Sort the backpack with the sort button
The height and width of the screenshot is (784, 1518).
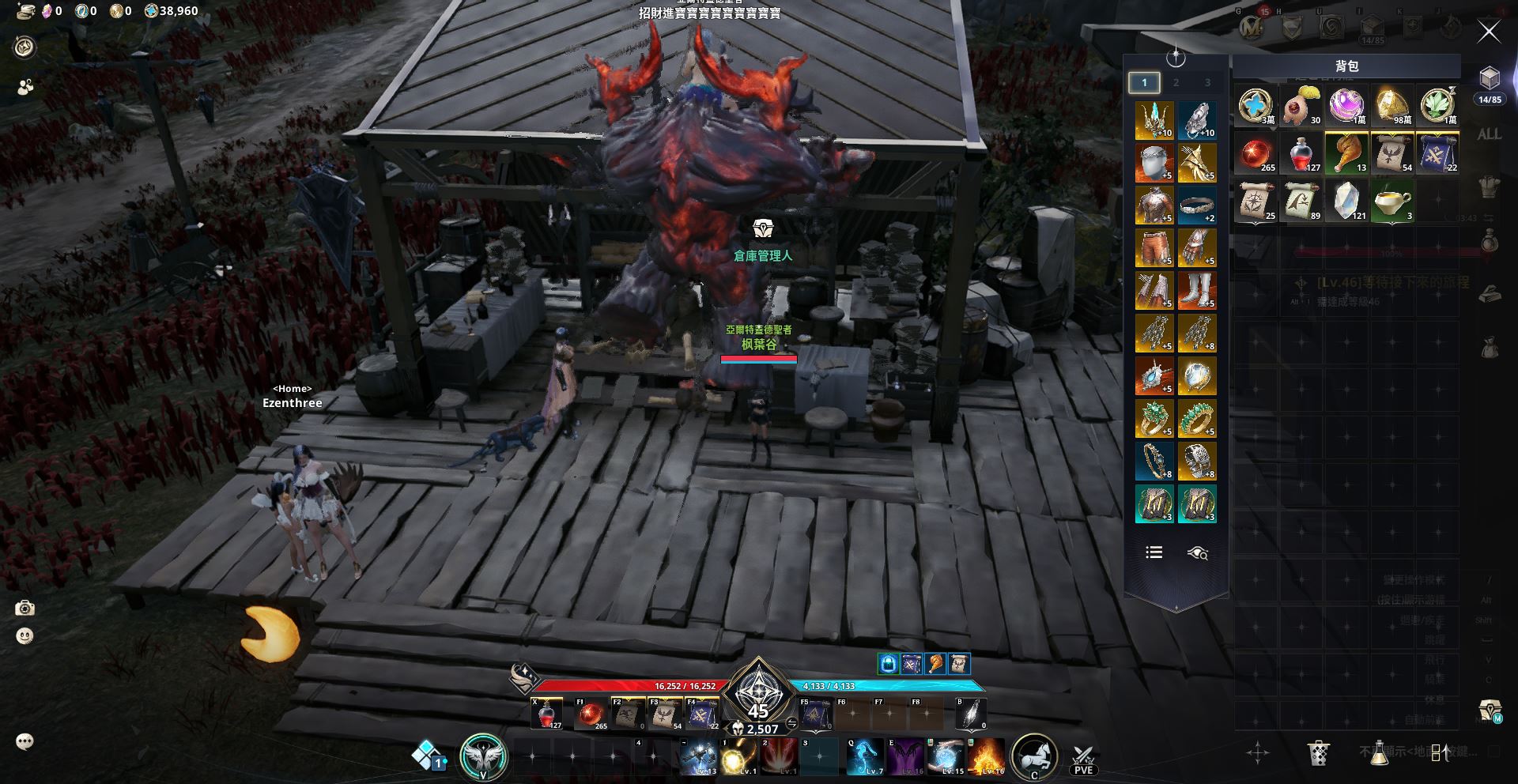(1441, 752)
